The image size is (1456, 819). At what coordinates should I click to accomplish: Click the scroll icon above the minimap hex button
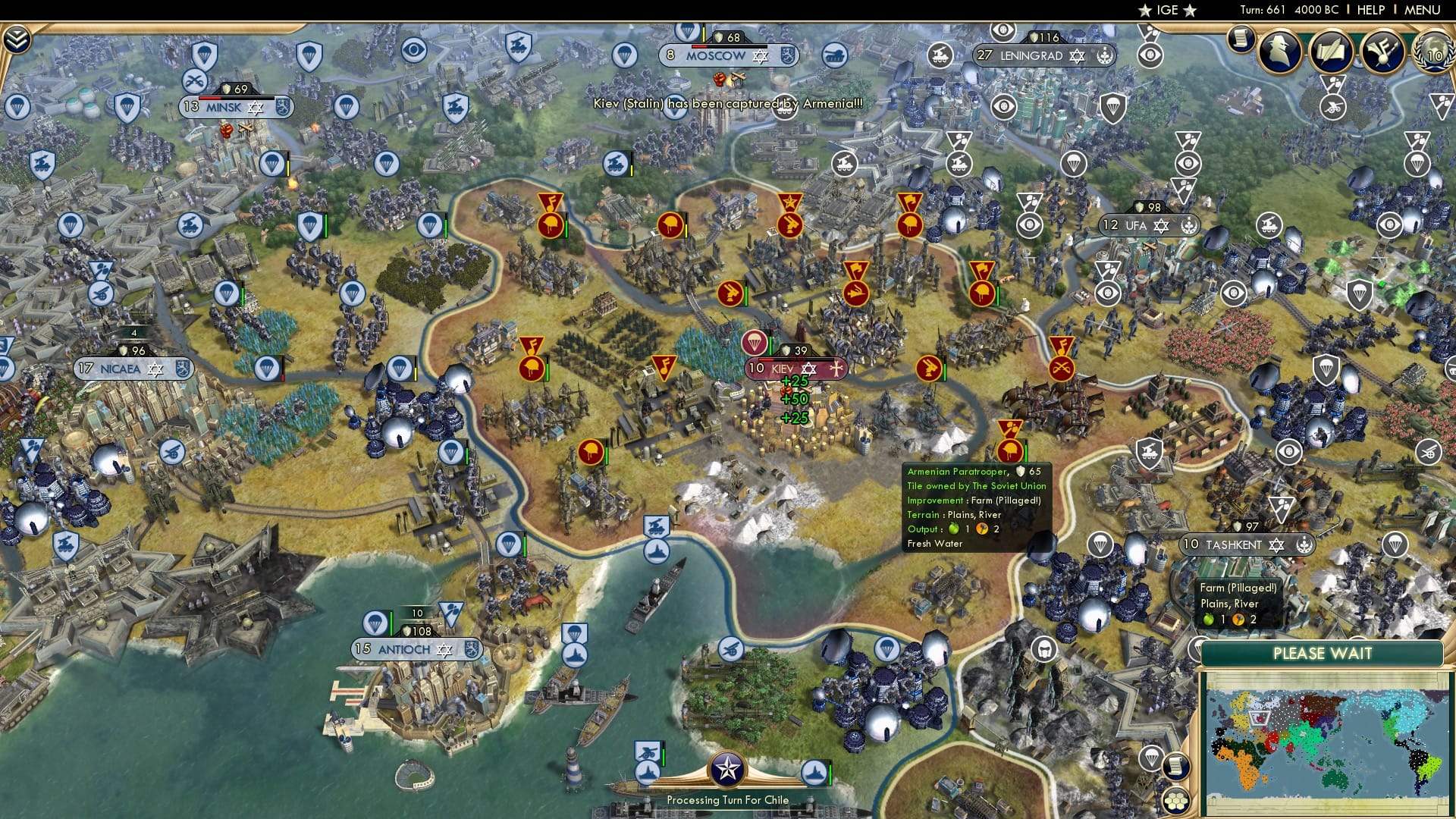pos(1176,767)
